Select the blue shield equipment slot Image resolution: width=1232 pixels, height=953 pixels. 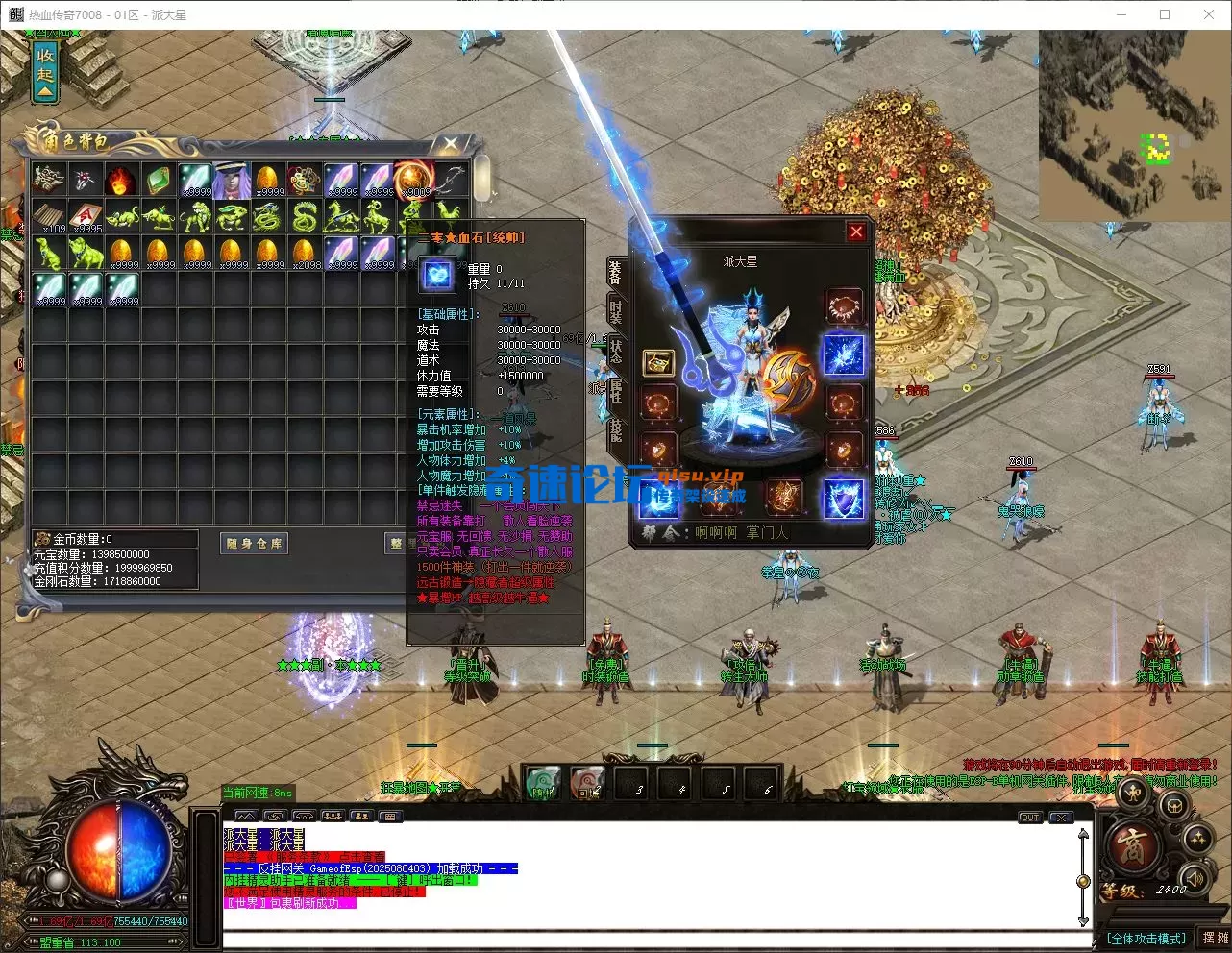pyautogui.click(x=844, y=499)
